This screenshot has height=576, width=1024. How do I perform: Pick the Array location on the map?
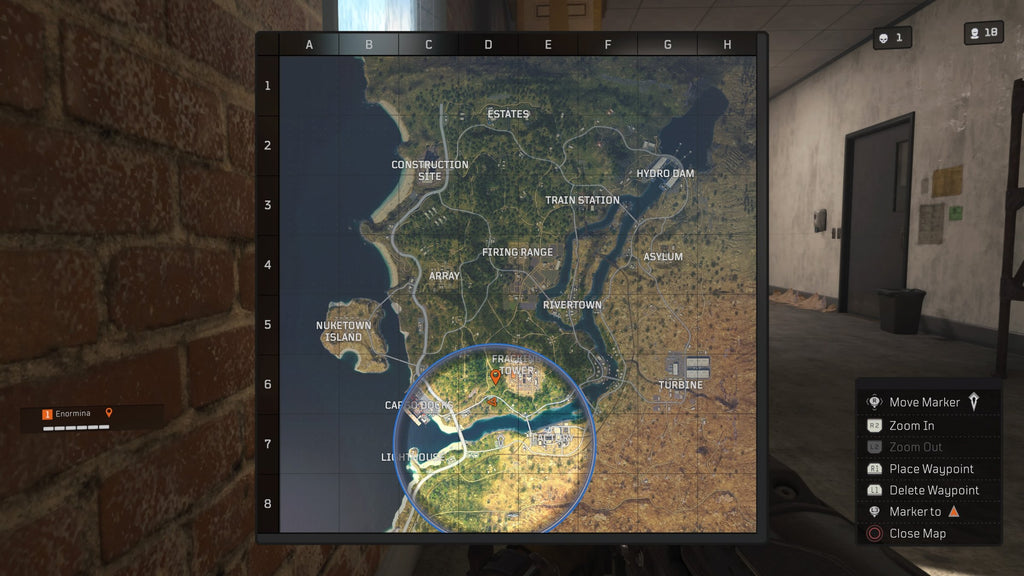pos(444,276)
